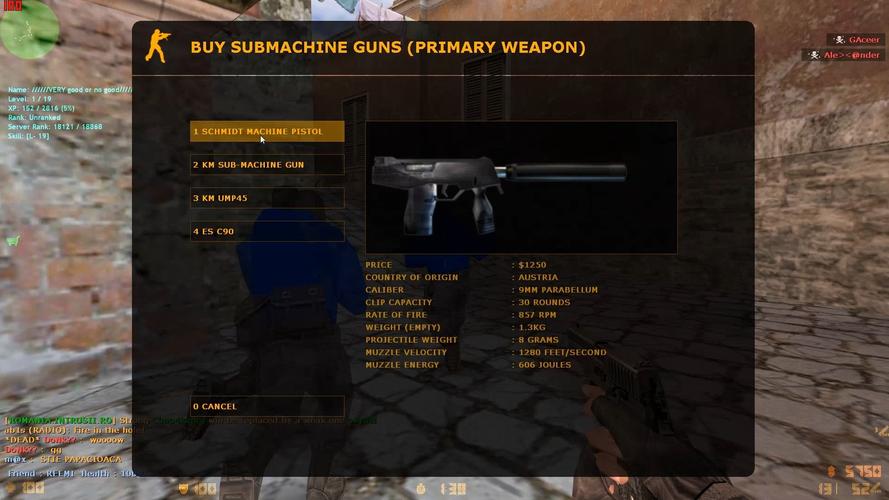Cancel the submachine gun buy menu
The height and width of the screenshot is (500, 889).
(267, 407)
